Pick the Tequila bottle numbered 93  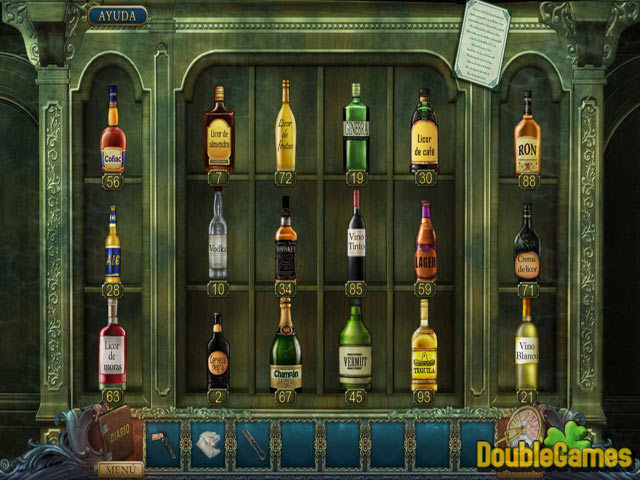coord(425,350)
